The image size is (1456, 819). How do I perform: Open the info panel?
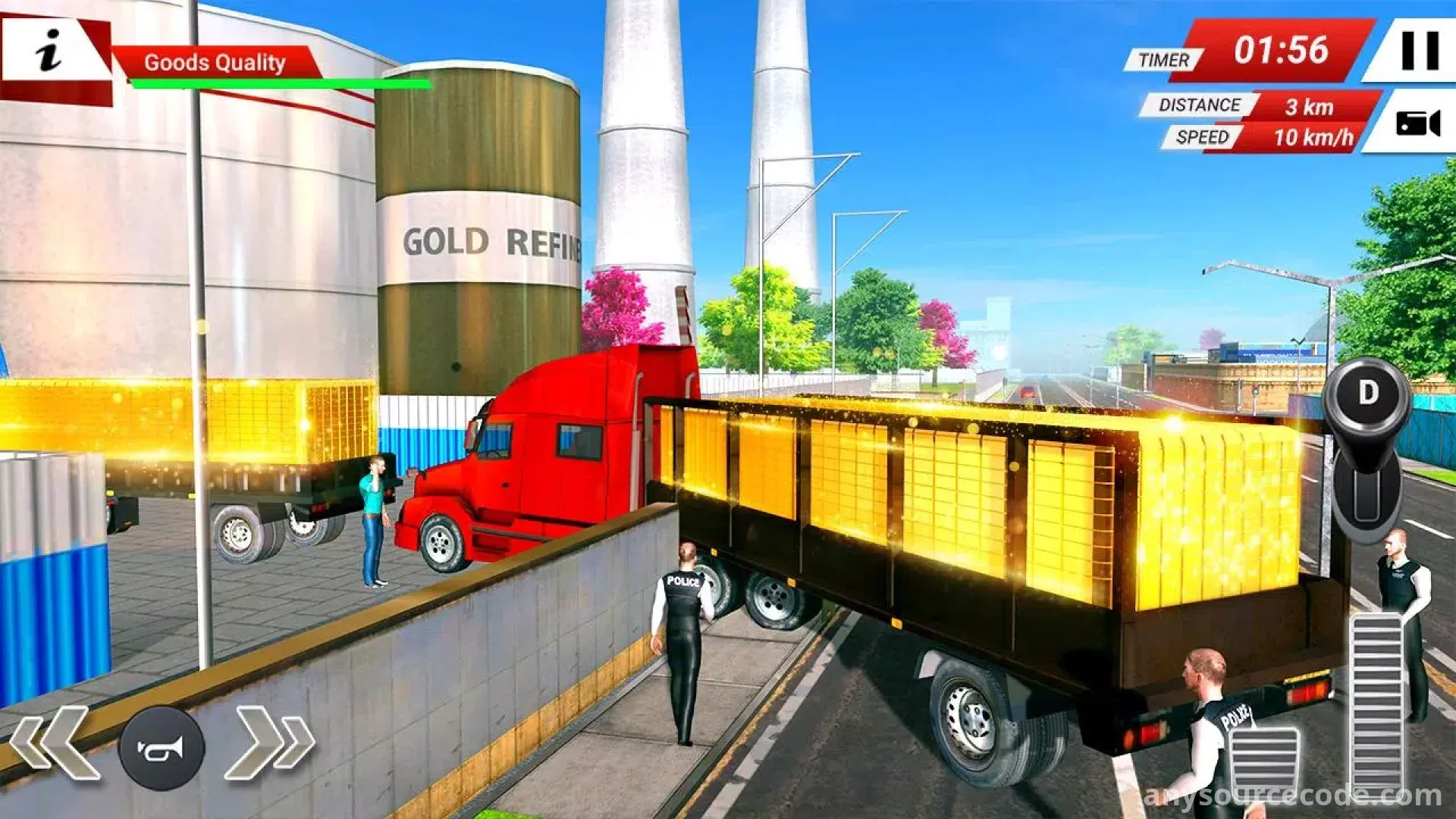50,52
